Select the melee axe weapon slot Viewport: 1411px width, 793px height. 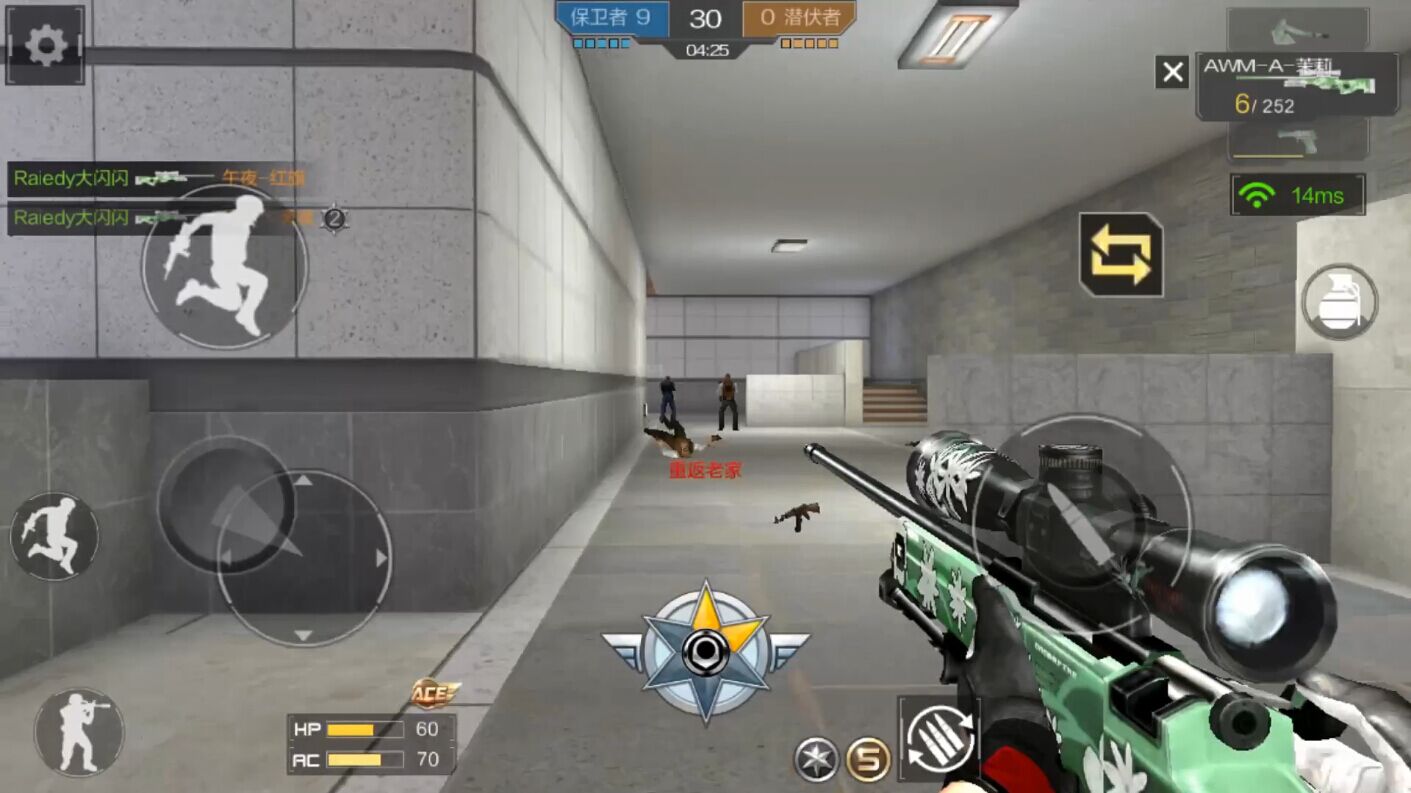click(x=1297, y=29)
